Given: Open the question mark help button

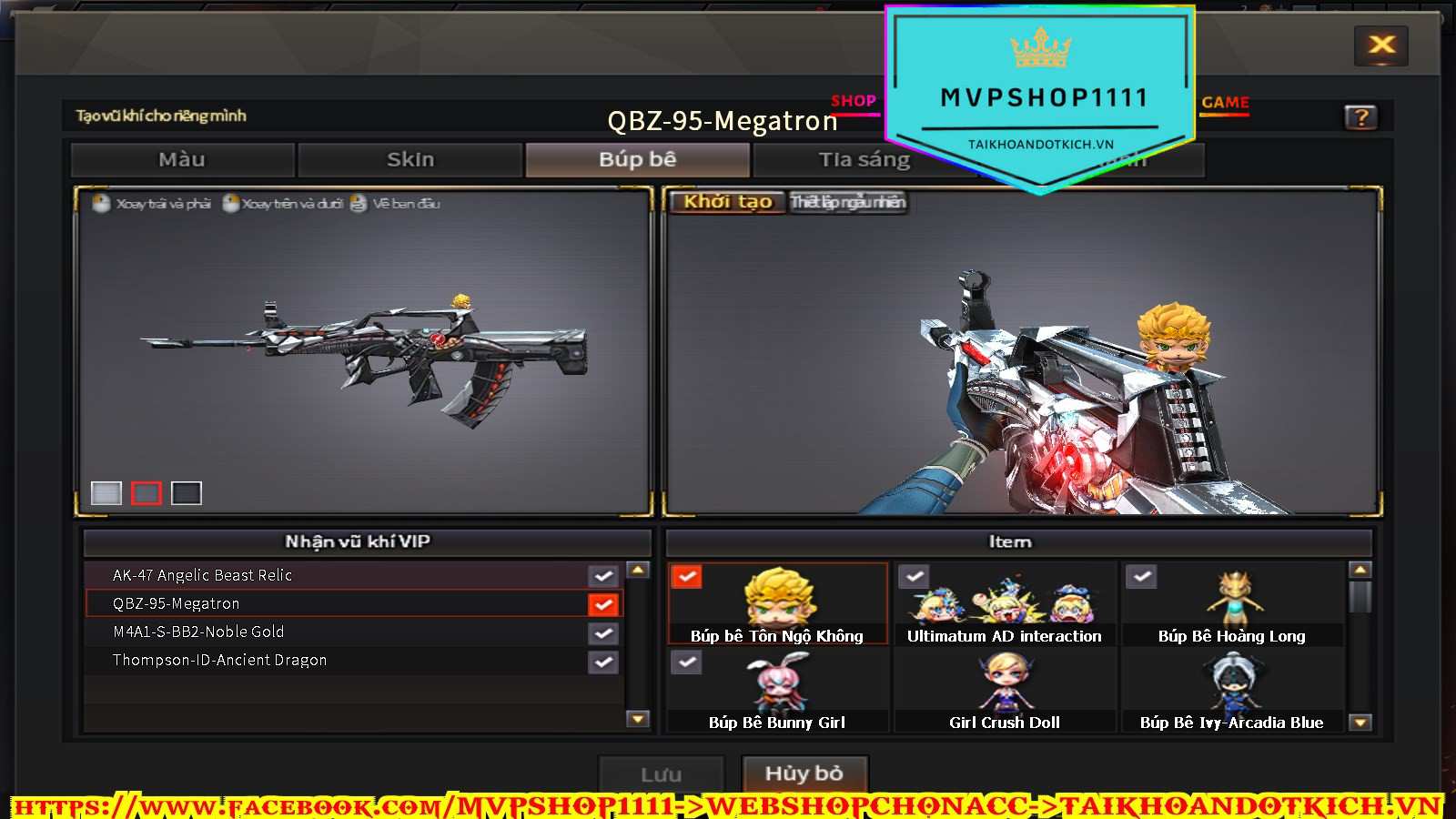Looking at the screenshot, I should (x=1360, y=117).
